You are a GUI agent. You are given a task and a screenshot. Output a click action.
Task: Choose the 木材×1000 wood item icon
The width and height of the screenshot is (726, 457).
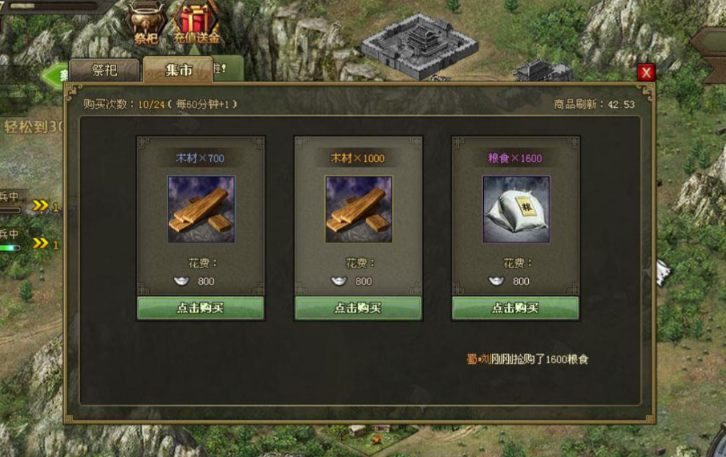(x=358, y=209)
